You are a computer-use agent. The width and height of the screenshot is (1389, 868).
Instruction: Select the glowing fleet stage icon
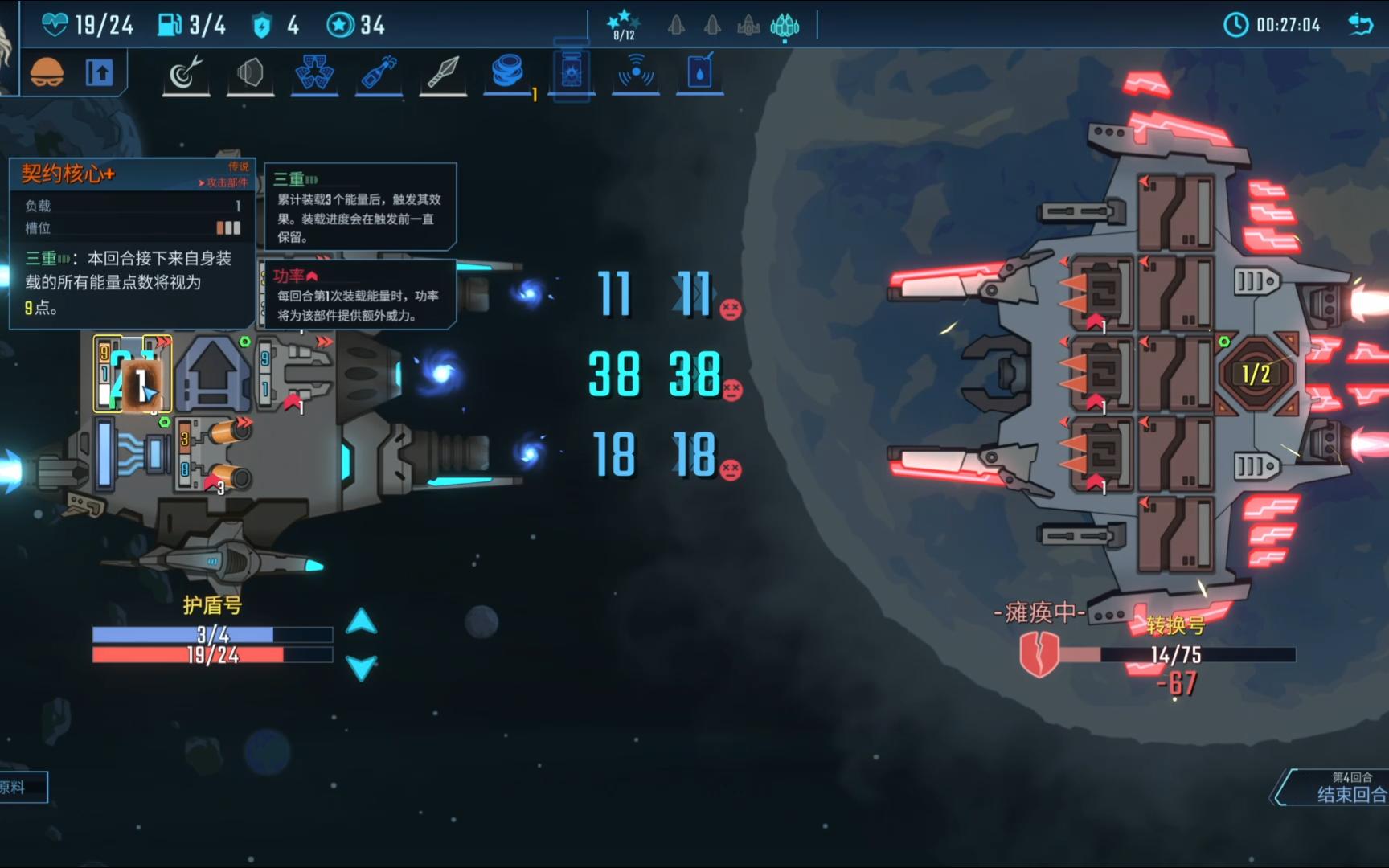tap(785, 27)
